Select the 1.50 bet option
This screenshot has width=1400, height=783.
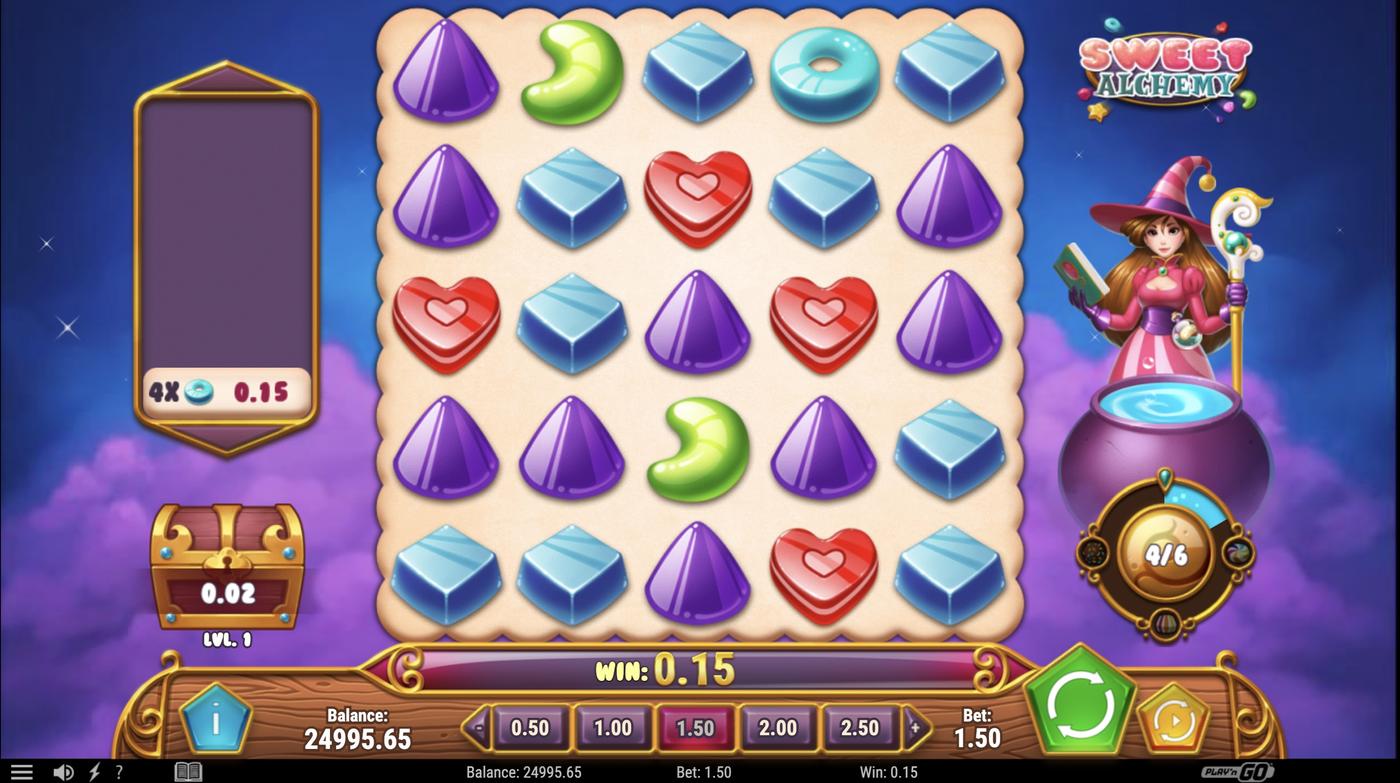tap(695, 728)
